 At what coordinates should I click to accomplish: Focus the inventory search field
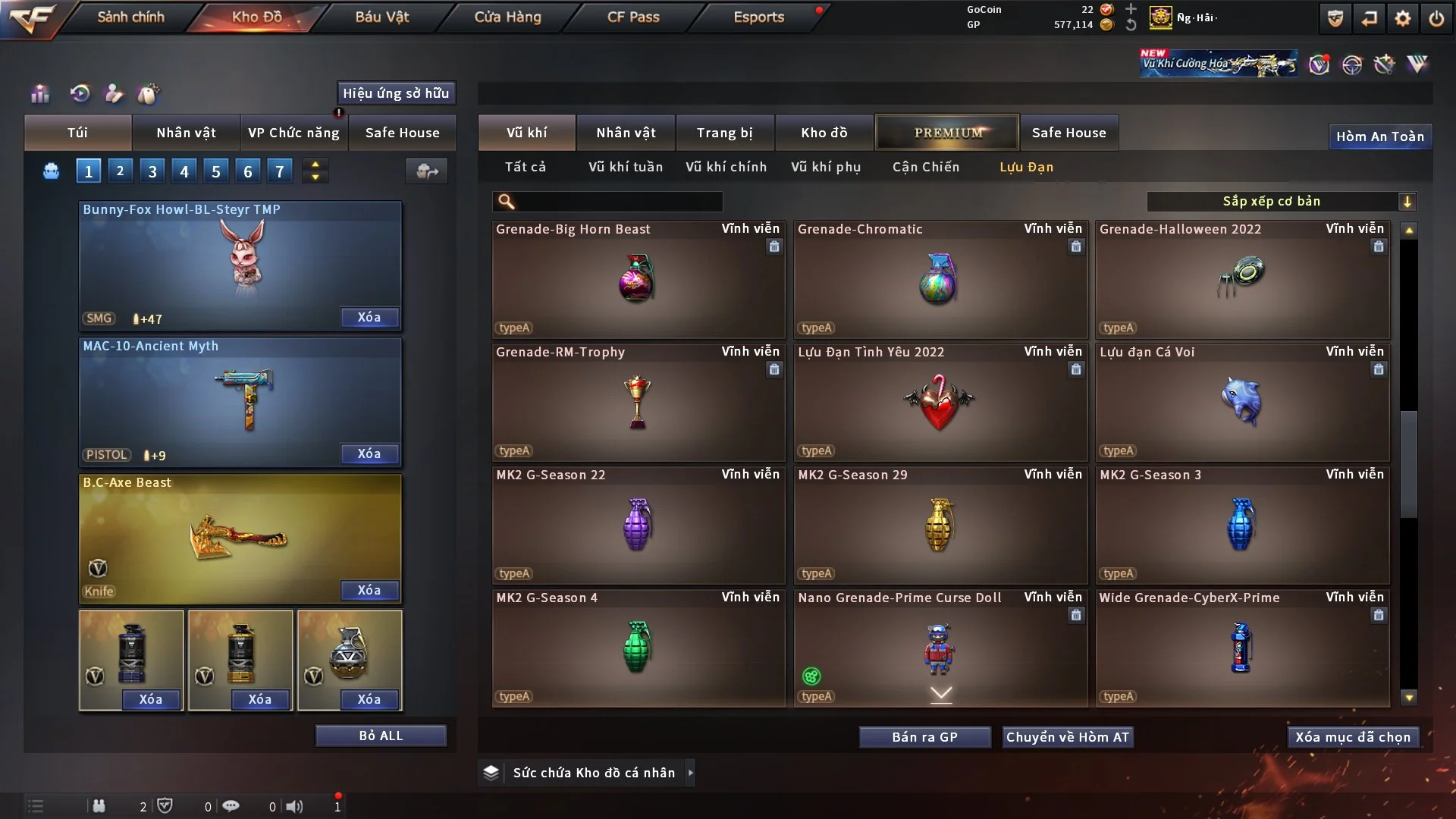pos(618,201)
